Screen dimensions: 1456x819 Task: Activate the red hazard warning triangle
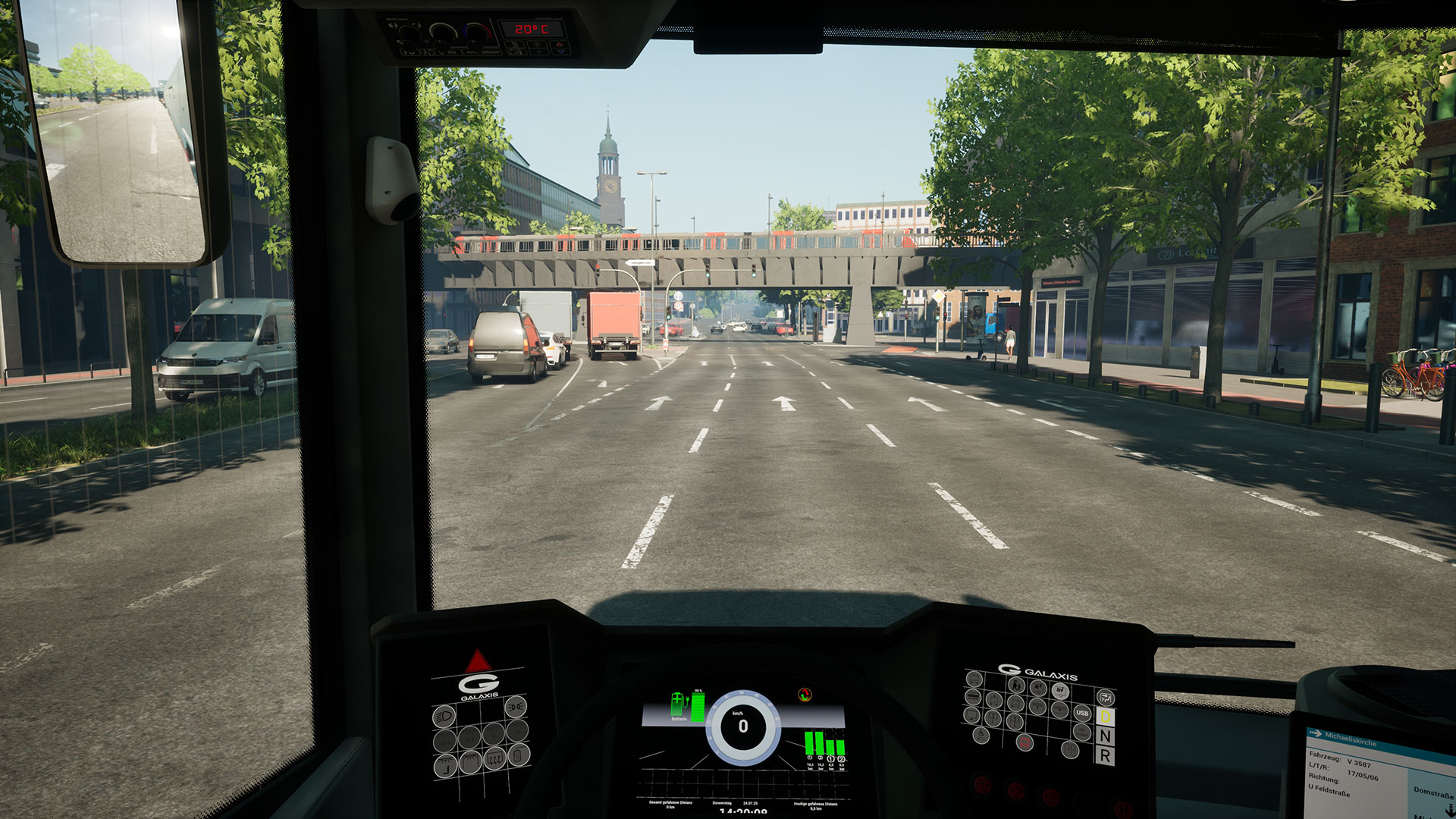(x=479, y=661)
